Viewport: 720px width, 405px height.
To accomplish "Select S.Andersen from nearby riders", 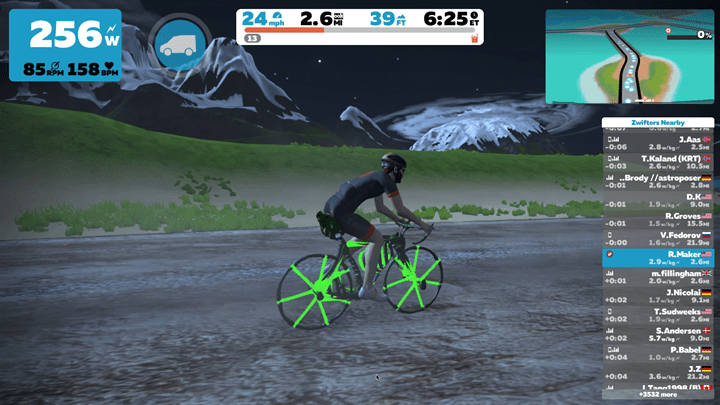I will [x=657, y=334].
